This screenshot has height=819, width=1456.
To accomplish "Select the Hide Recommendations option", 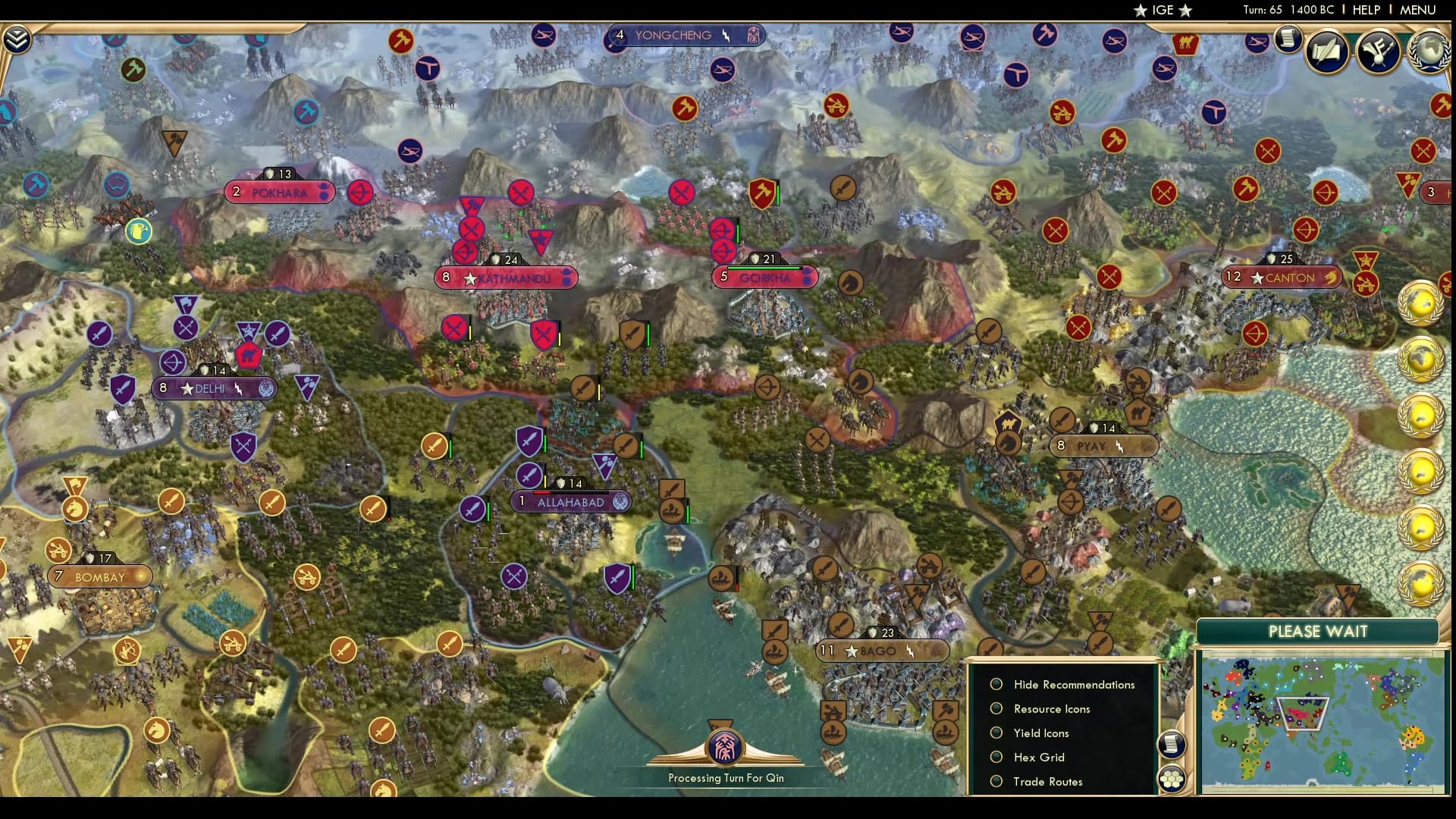I will click(x=996, y=683).
